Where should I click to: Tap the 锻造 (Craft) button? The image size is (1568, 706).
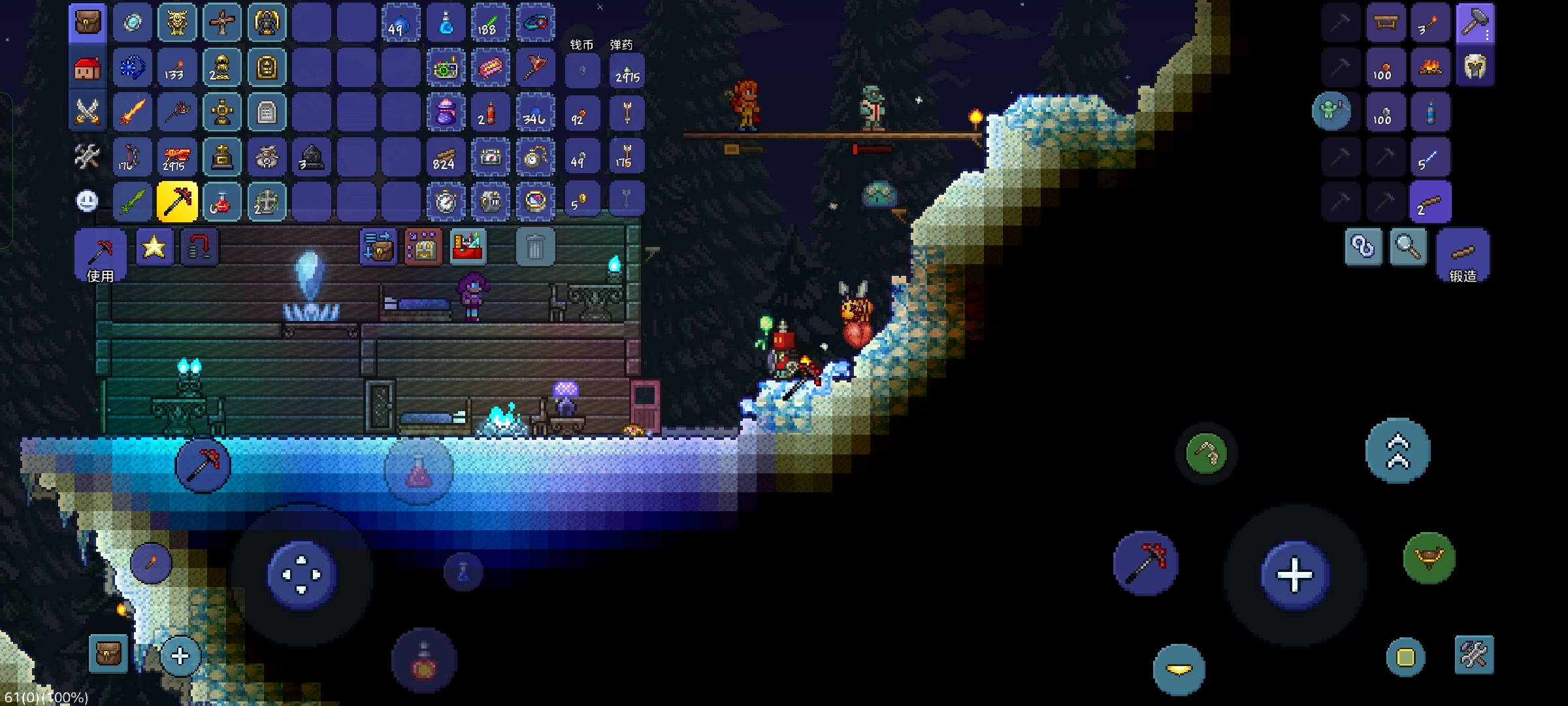click(x=1463, y=256)
